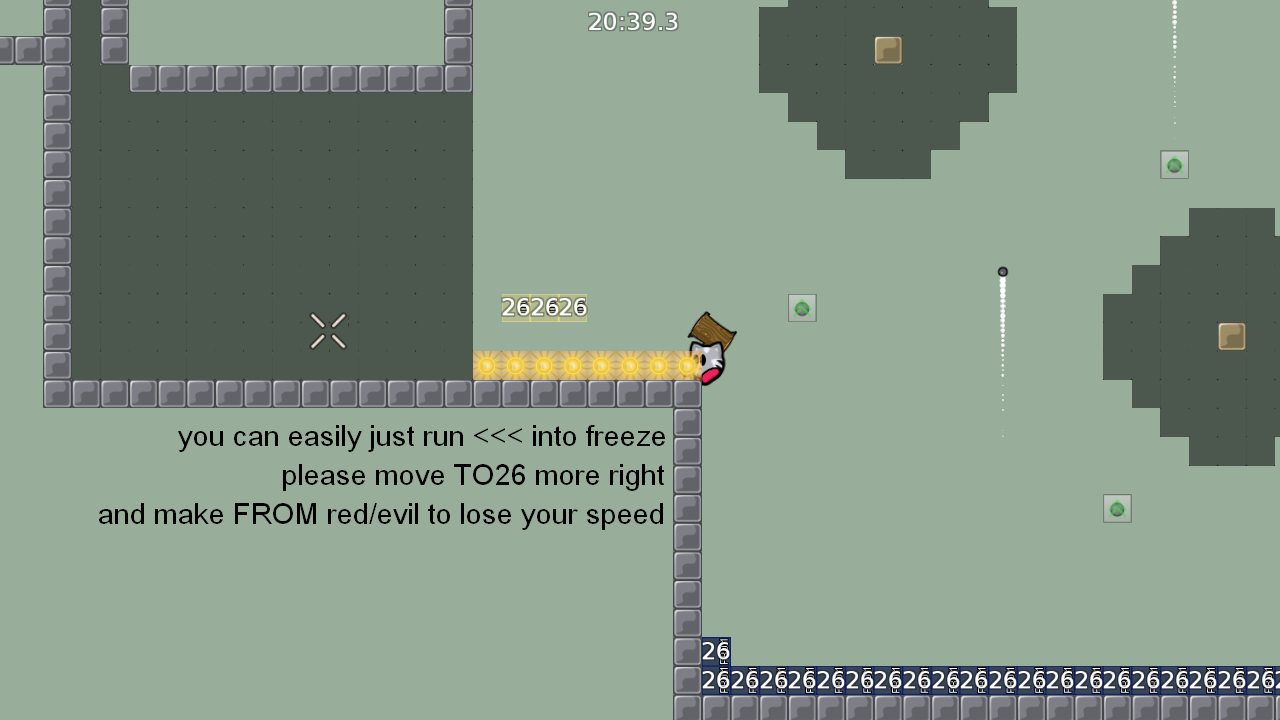Click the text asking to move TO26 right

coord(473,475)
